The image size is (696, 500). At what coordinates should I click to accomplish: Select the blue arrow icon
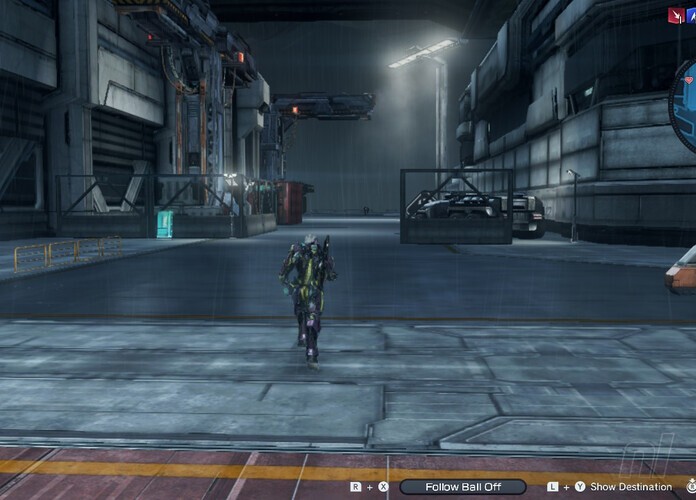point(690,15)
